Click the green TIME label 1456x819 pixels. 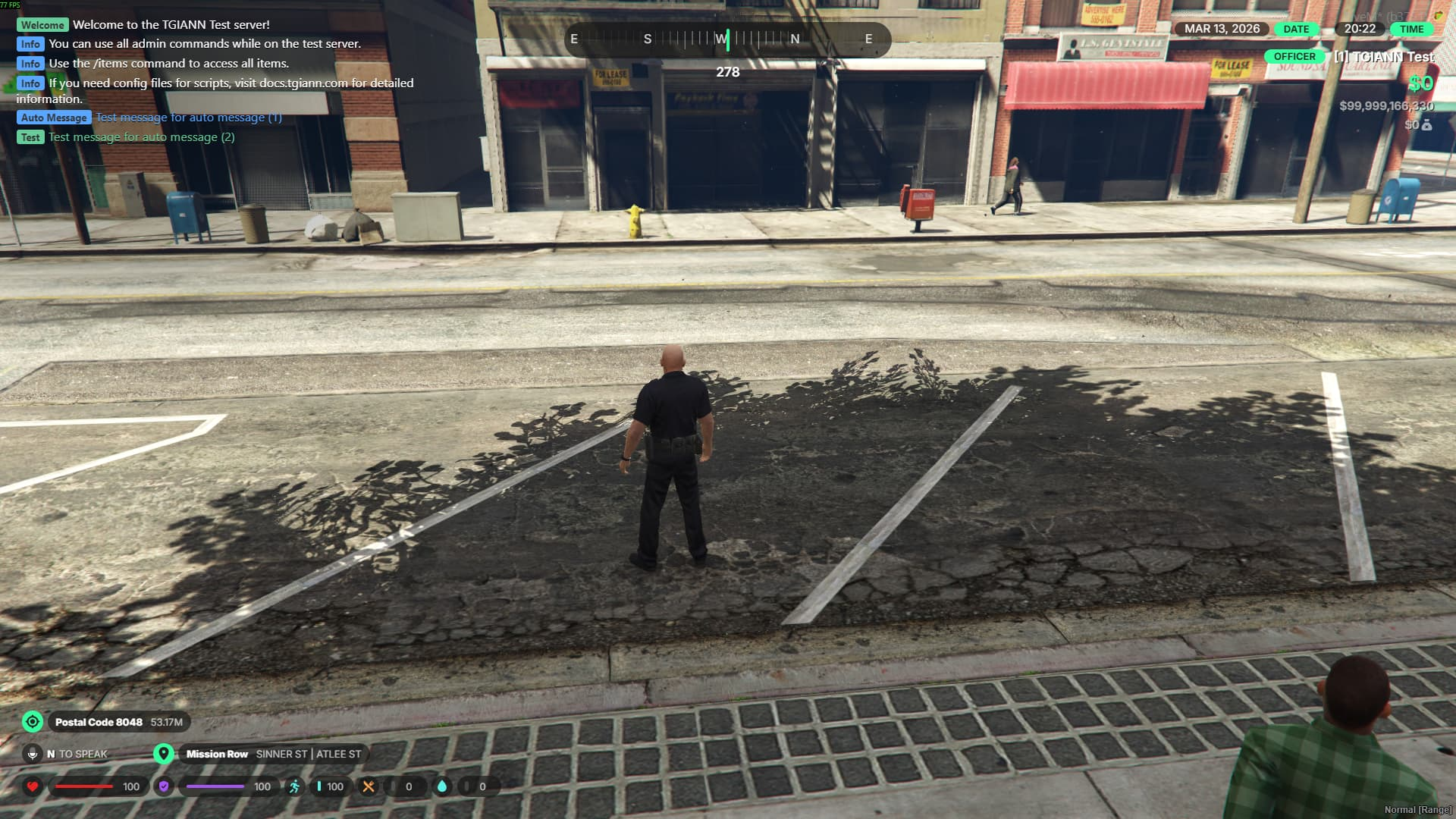1411,30
